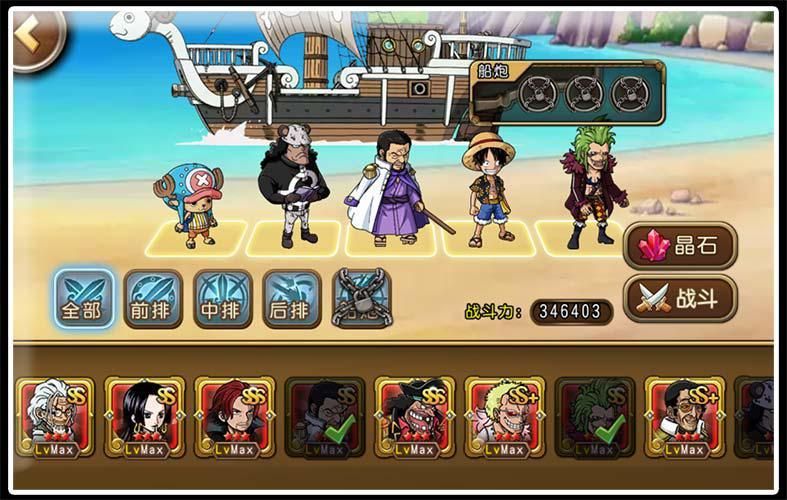Add the Blackbeard card to the team
The image size is (787, 500).
point(415,416)
